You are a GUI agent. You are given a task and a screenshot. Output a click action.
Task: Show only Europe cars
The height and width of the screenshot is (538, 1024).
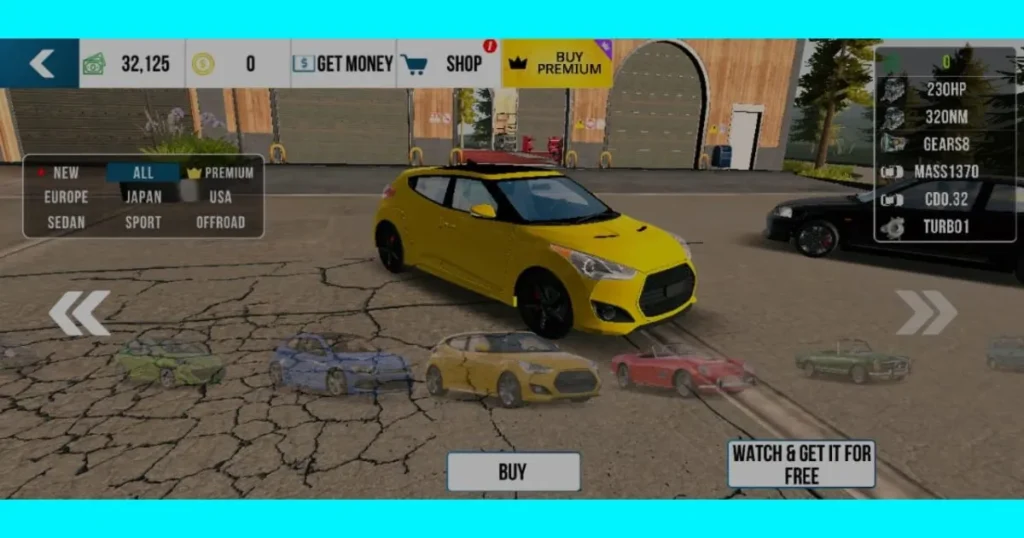coord(66,197)
